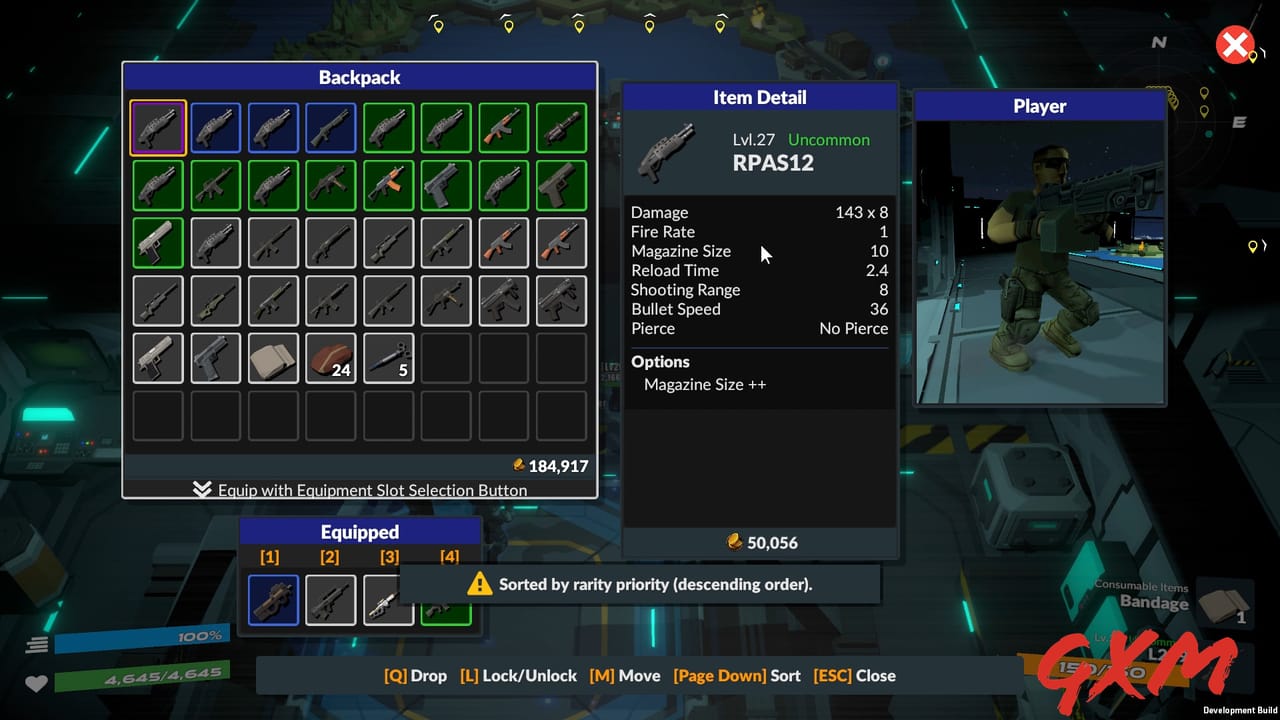
Task: Switch to equipped weapon tab [4]
Action: click(449, 557)
